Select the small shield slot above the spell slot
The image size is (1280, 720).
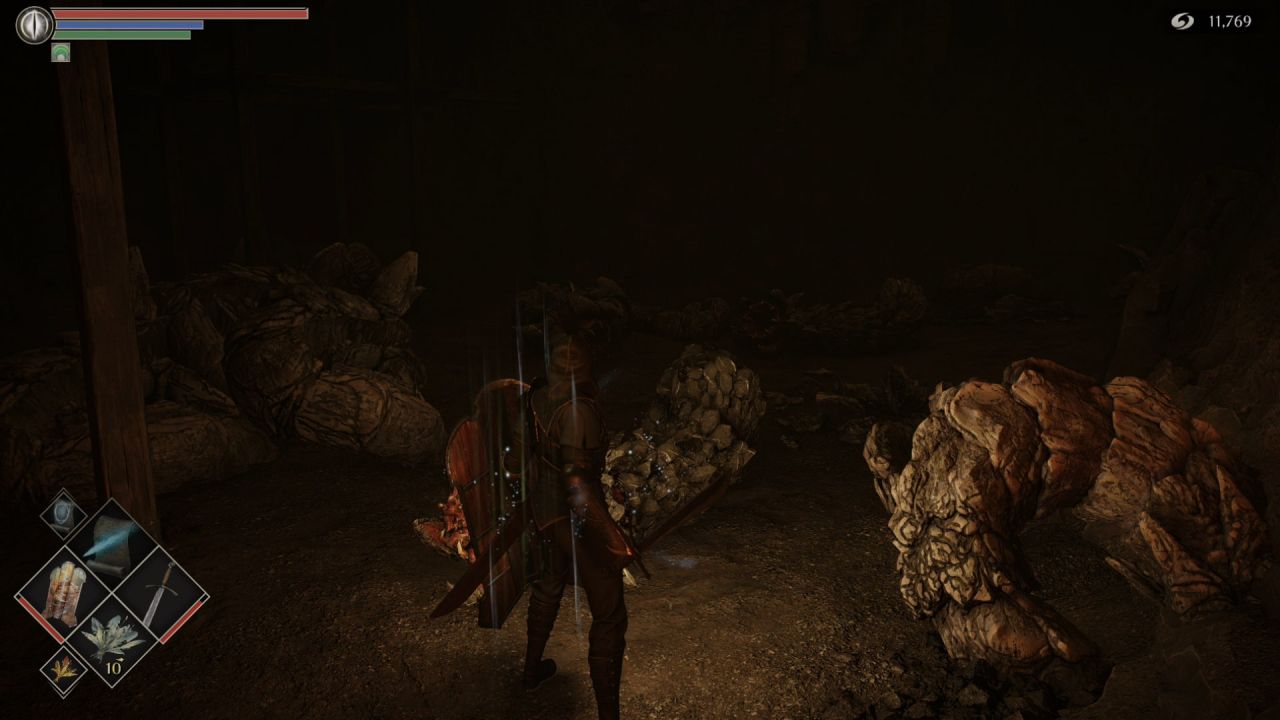(x=62, y=513)
